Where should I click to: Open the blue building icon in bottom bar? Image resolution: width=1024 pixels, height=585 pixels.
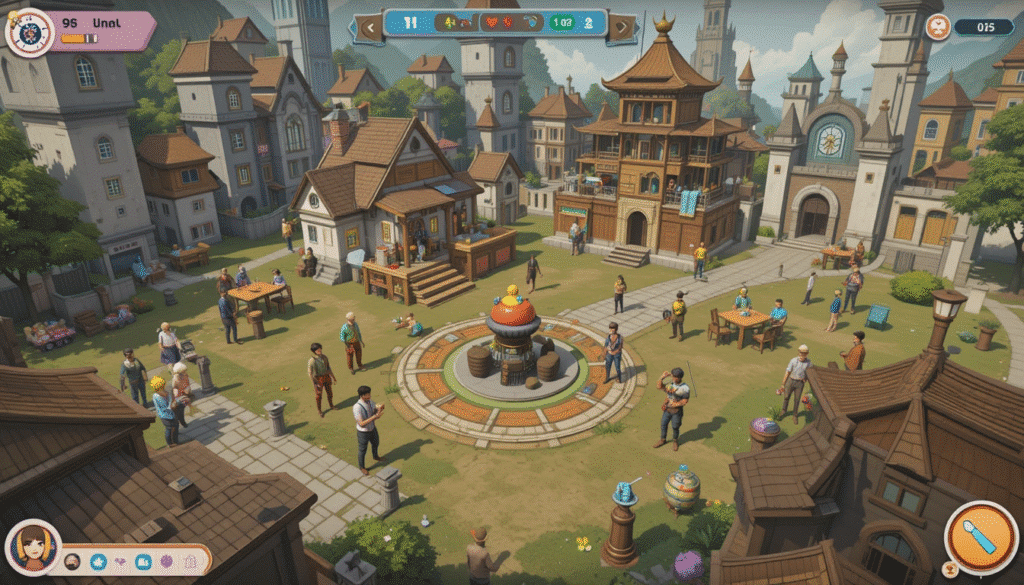(x=143, y=561)
